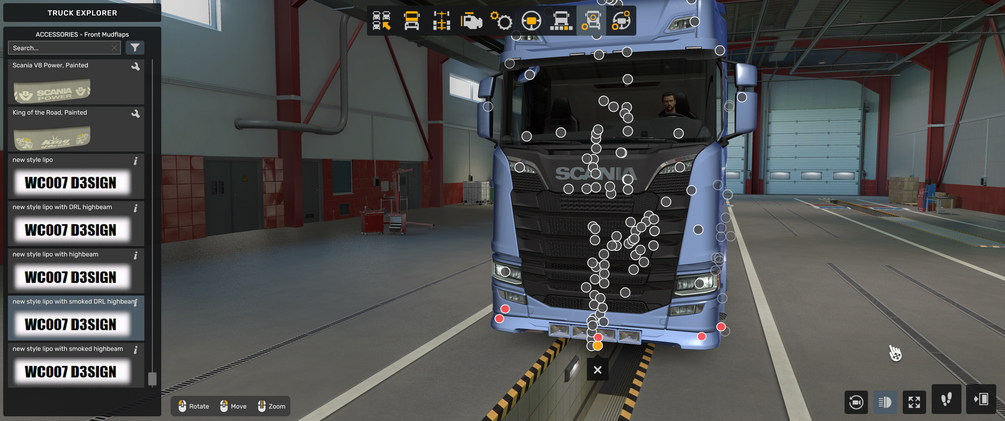
Task: Close the accessory node view with X
Action: pos(597,370)
